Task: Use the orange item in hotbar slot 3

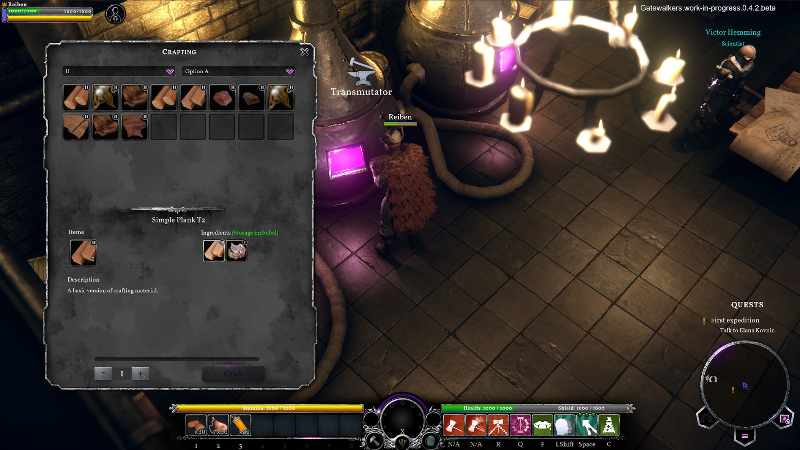Action: tap(240, 426)
